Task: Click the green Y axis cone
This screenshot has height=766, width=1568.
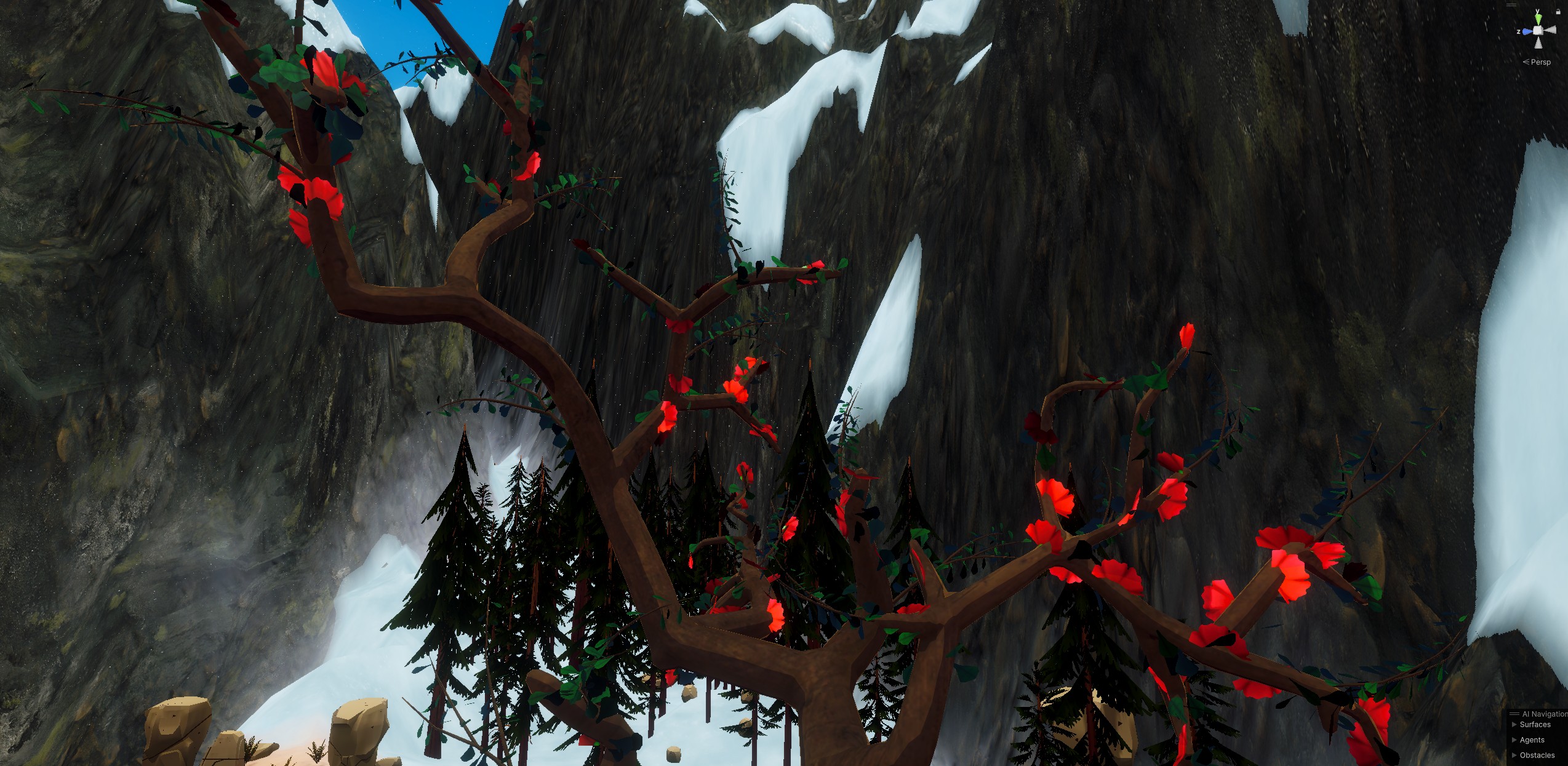Action: point(1538,20)
